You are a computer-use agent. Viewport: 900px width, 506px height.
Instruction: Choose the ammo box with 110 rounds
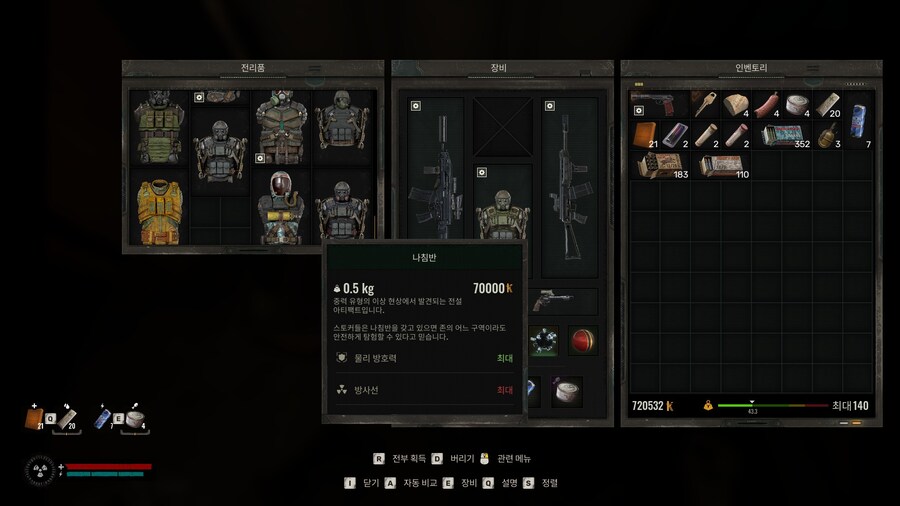point(720,167)
